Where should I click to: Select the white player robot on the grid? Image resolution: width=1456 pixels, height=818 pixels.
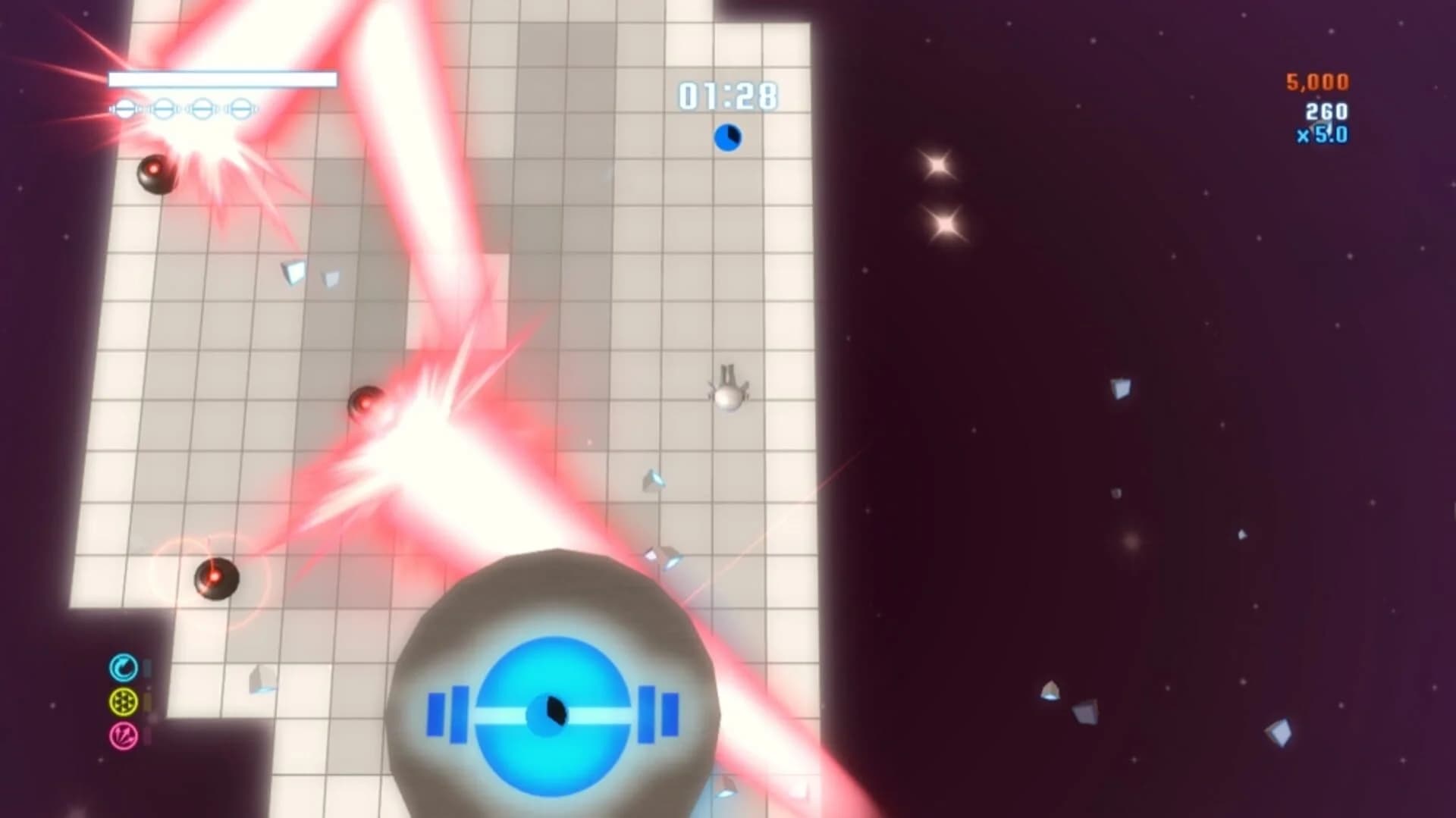click(729, 392)
